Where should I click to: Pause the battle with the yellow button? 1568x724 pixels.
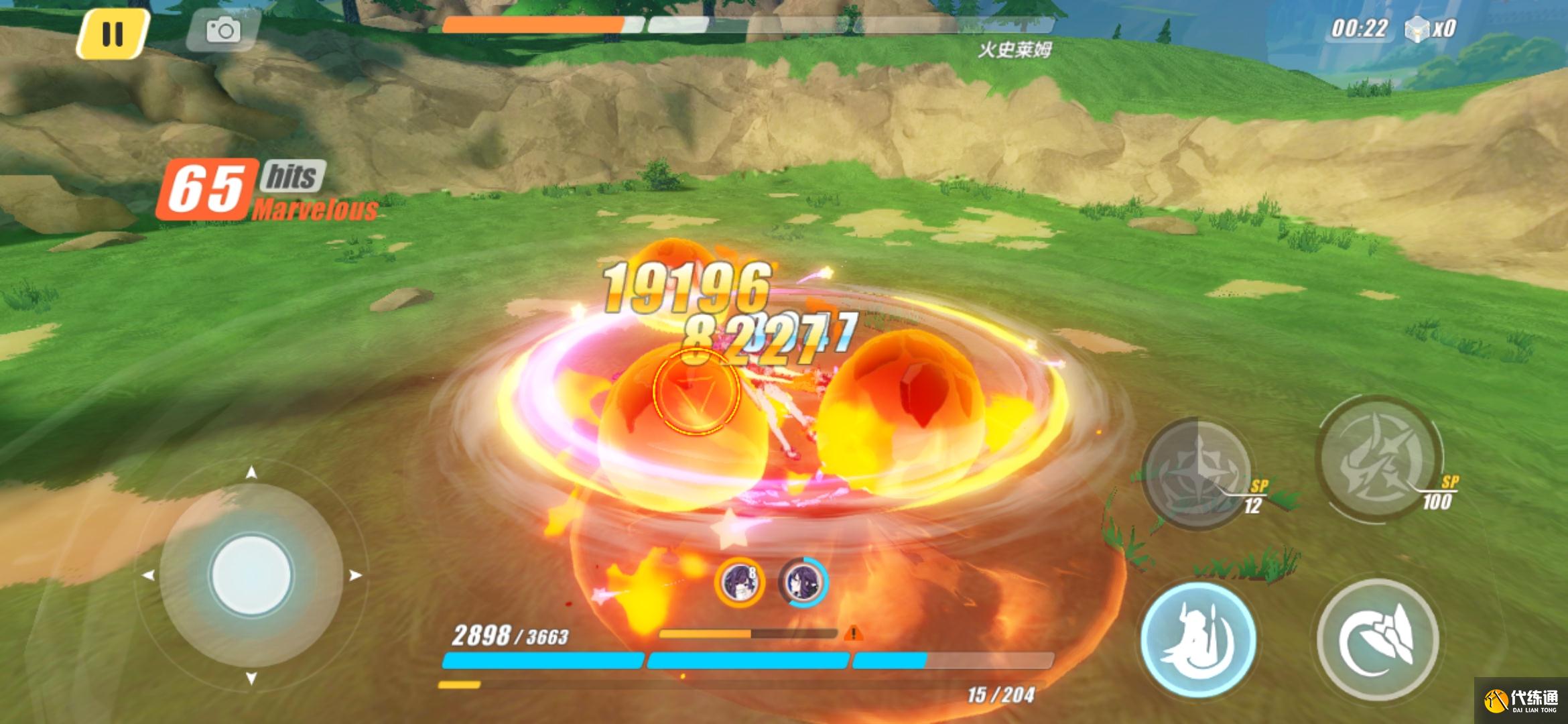tap(112, 34)
